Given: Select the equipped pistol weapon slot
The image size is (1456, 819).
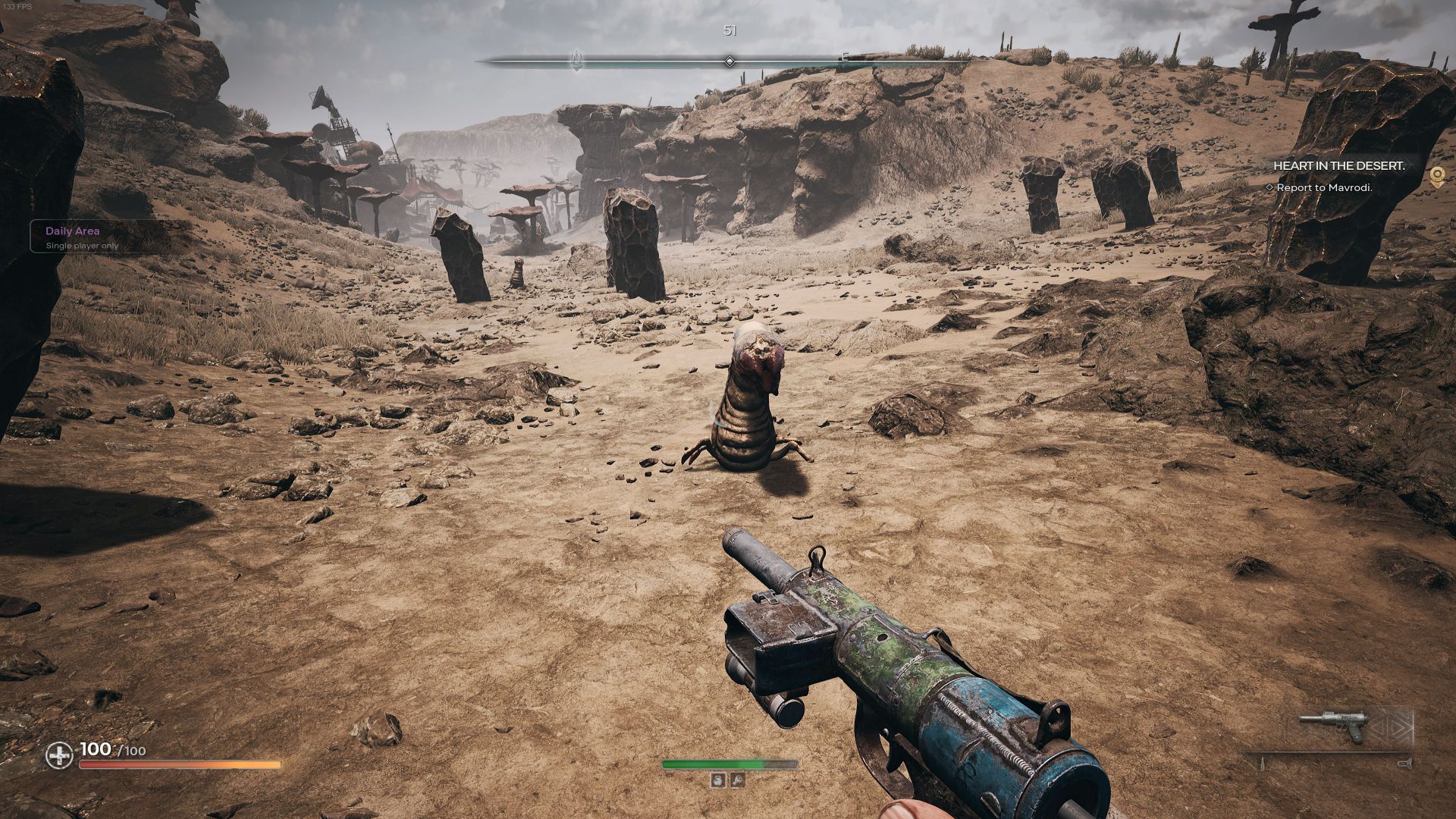Looking at the screenshot, I should pos(1333,726).
